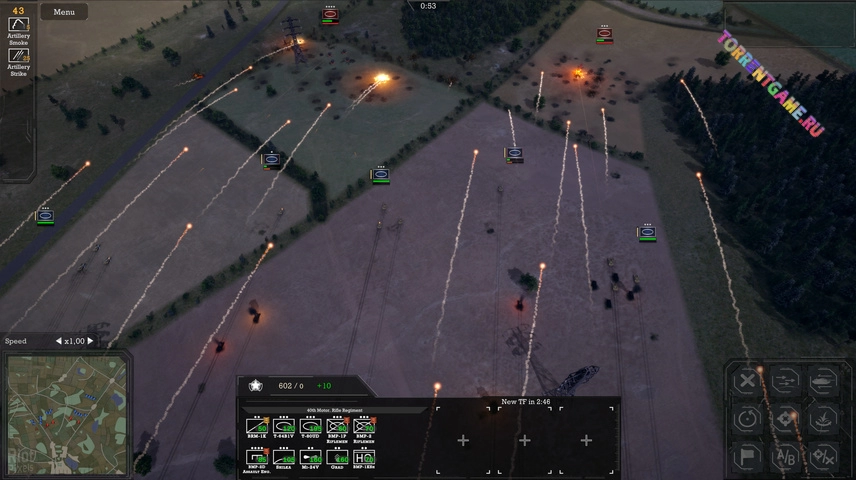Open the Menu button
The width and height of the screenshot is (856, 480).
click(x=64, y=12)
